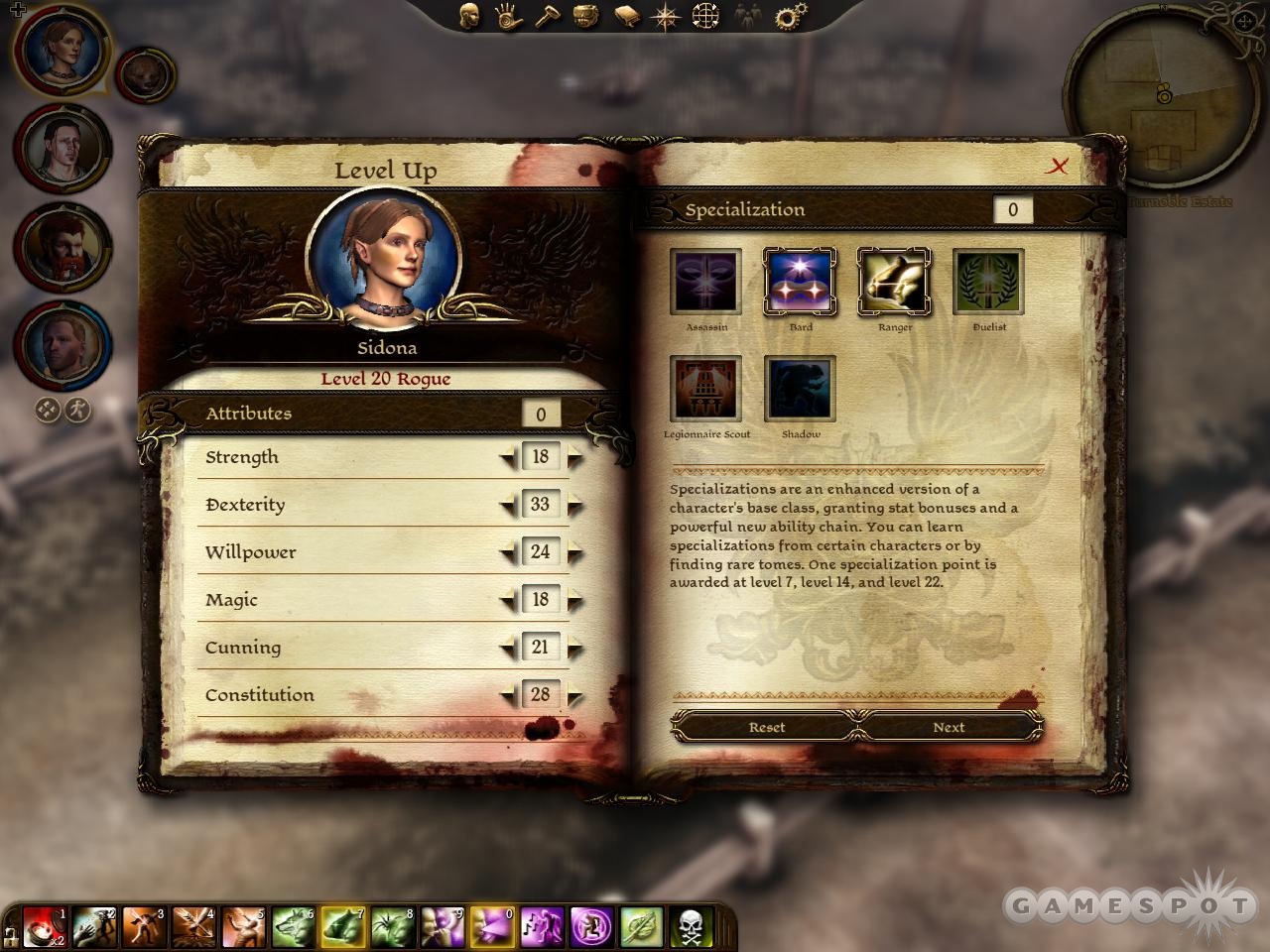
Task: Activate the skull and crossbones quickbar ability
Action: (x=692, y=927)
